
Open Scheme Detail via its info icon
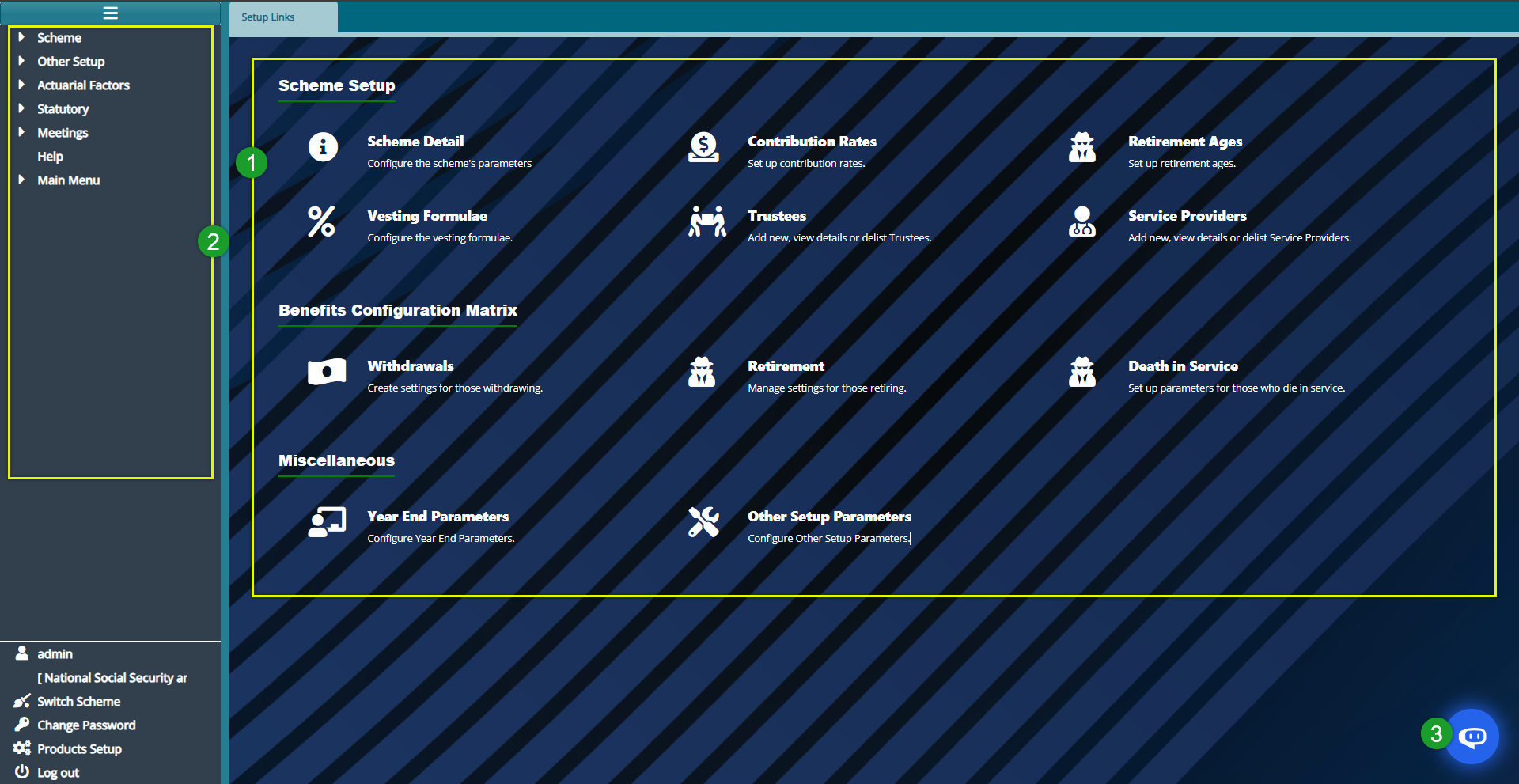pyautogui.click(x=322, y=147)
